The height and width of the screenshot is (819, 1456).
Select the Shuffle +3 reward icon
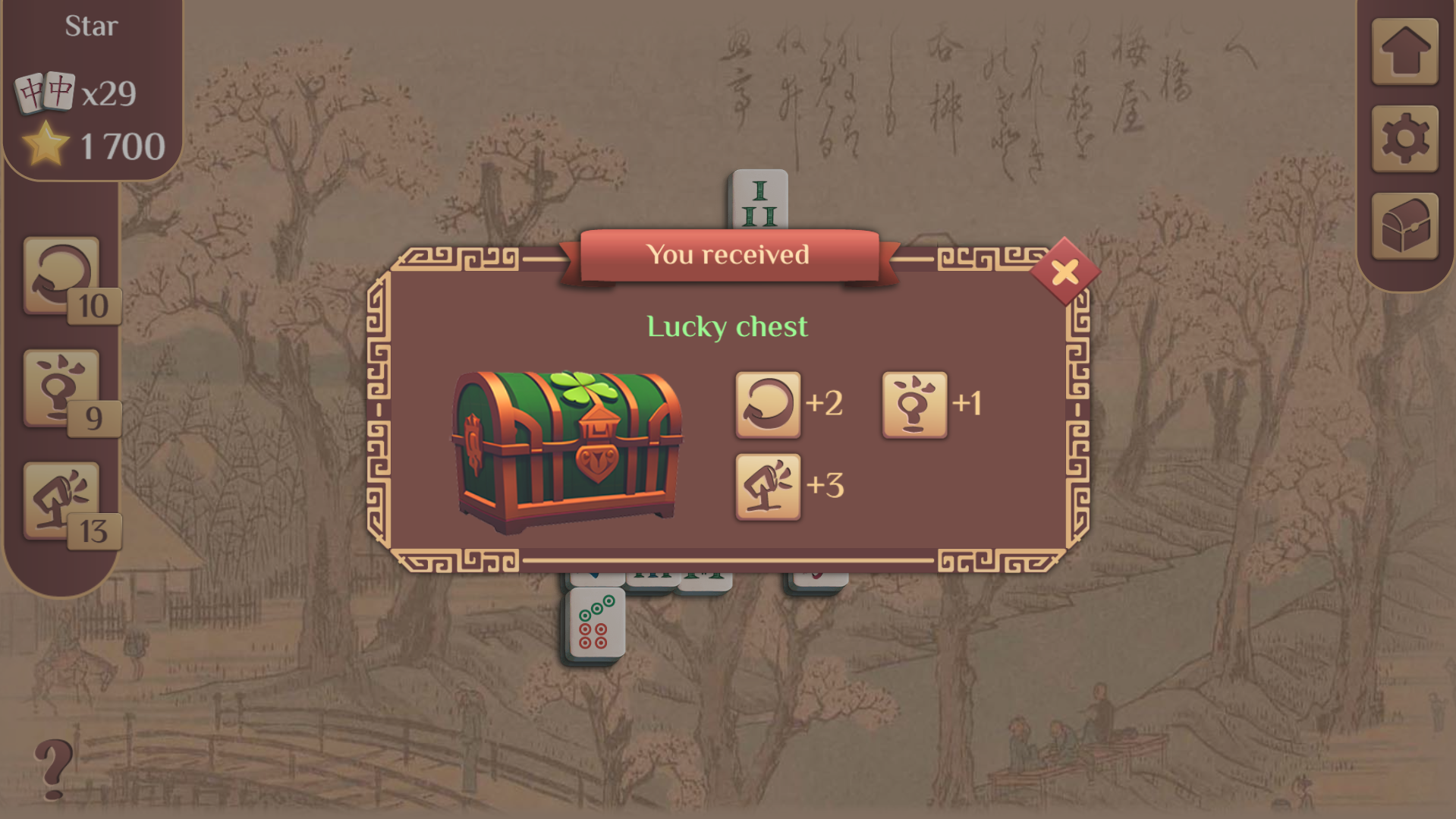point(768,486)
